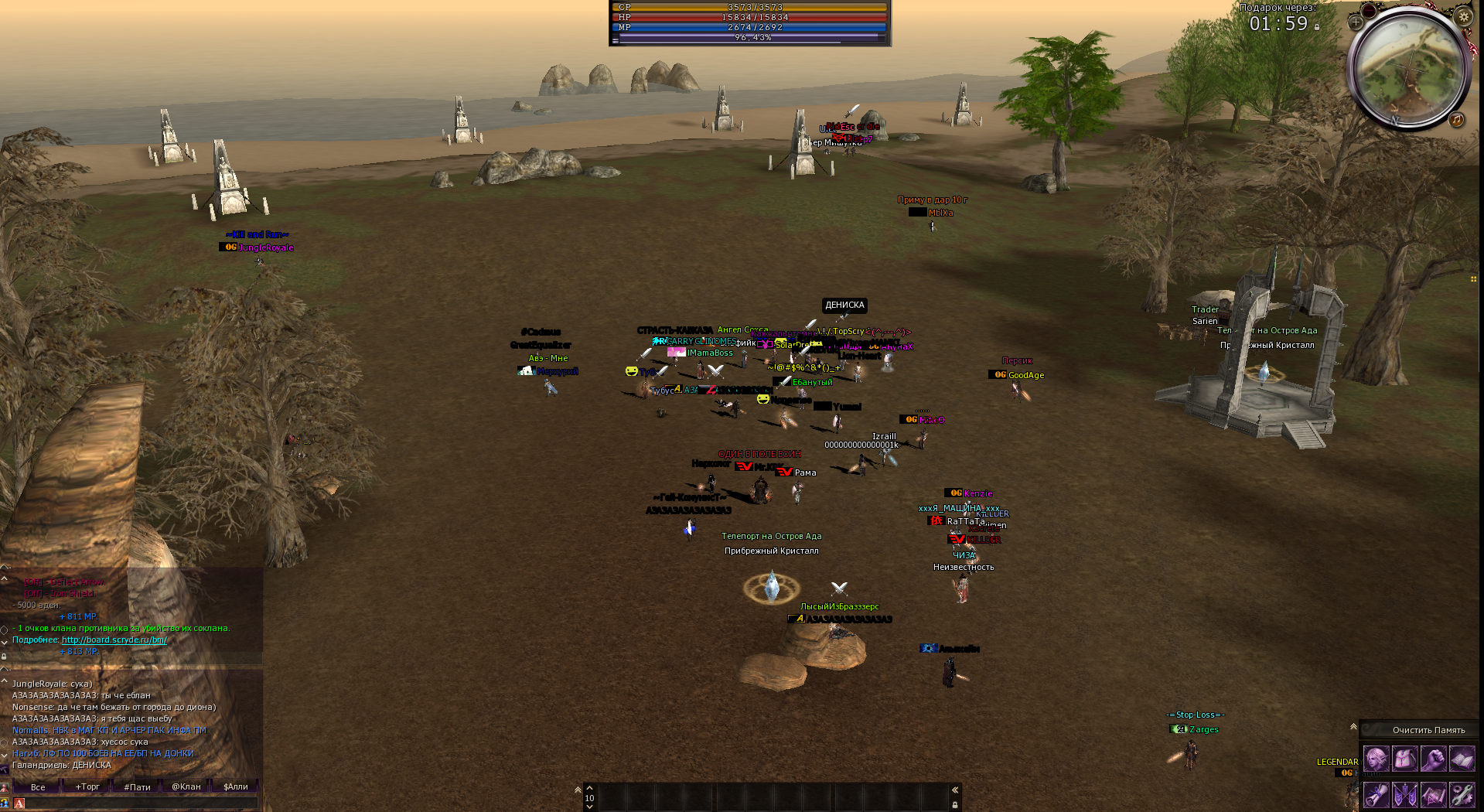1484x812 pixels.
Task: Open the options wrench icon
Action: pos(1462,796)
